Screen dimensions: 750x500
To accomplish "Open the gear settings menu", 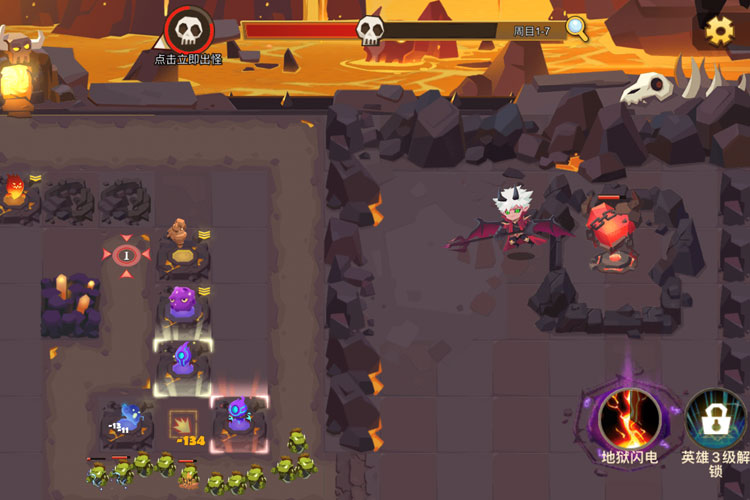I will (x=720, y=30).
